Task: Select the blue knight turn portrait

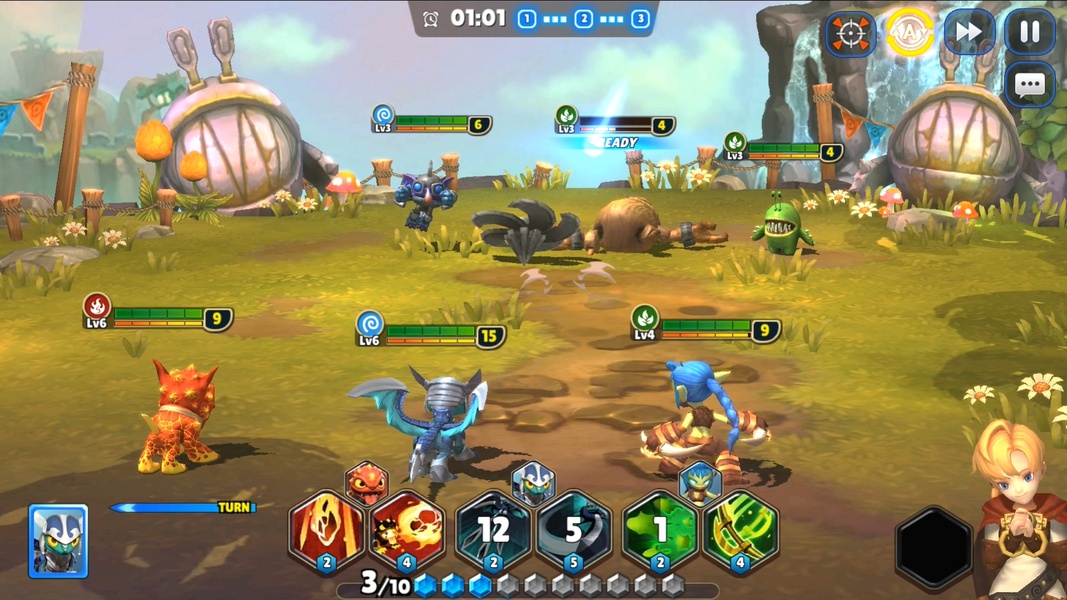Action: click(x=58, y=541)
